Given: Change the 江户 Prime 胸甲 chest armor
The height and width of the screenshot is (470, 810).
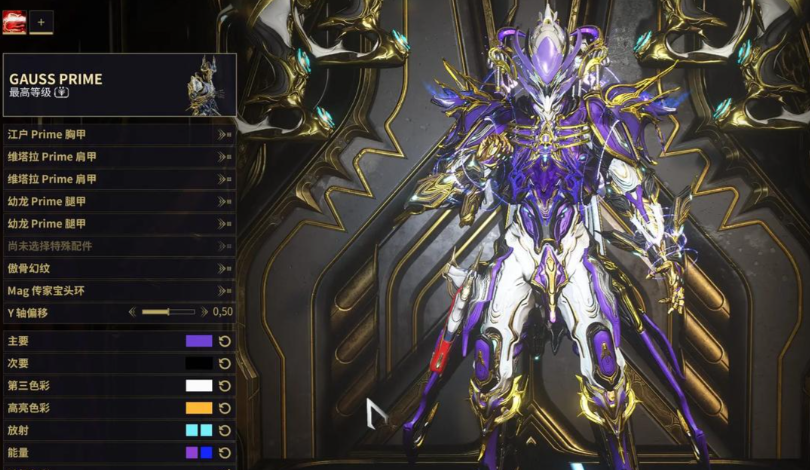Looking at the screenshot, I should pyautogui.click(x=119, y=133).
